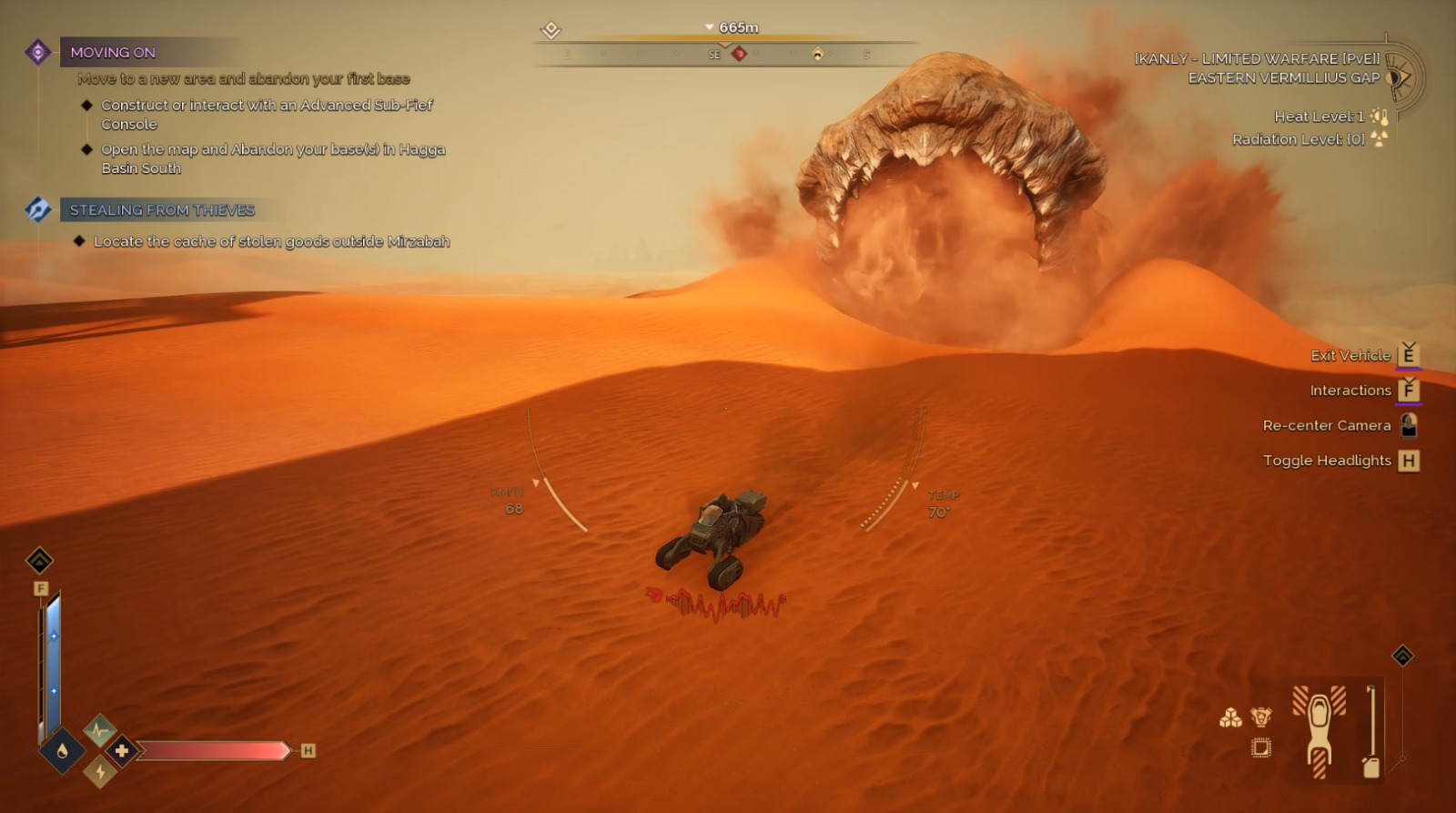This screenshot has width=1456, height=813.
Task: Open the vehicle inventory cubes icon
Action: coord(1230,719)
